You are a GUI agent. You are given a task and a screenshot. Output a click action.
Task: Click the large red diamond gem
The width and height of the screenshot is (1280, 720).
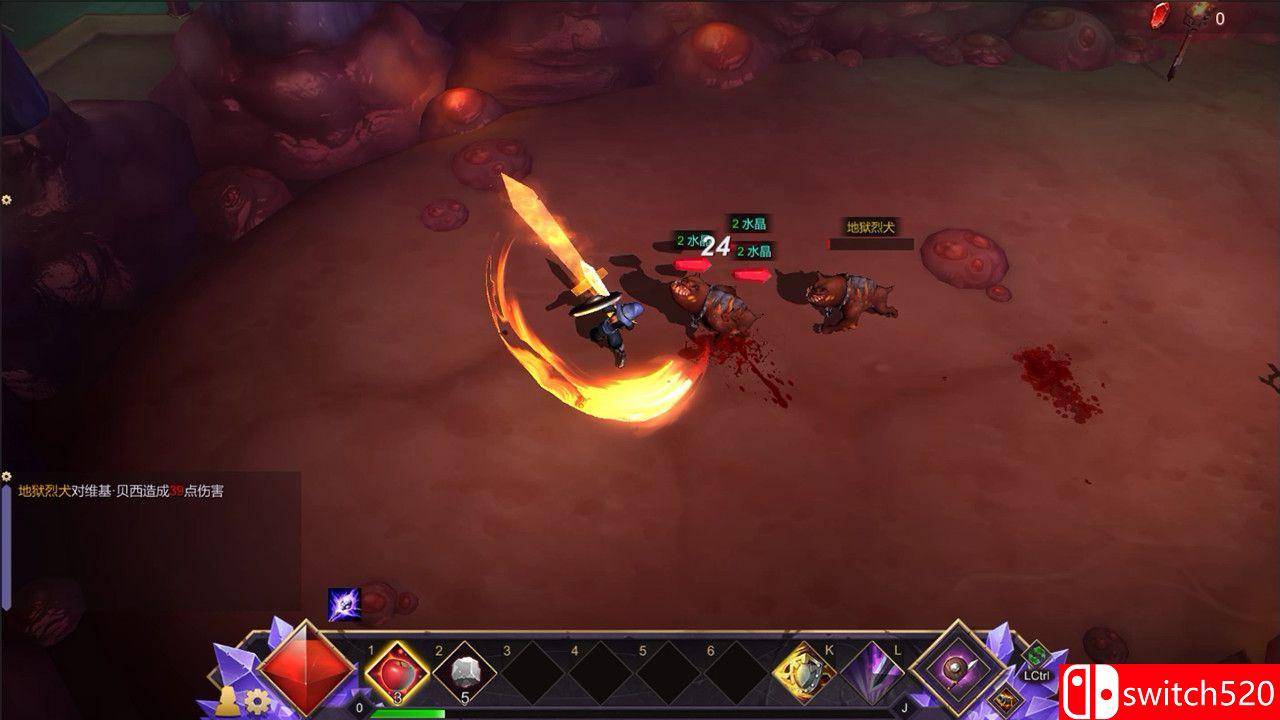tap(306, 668)
